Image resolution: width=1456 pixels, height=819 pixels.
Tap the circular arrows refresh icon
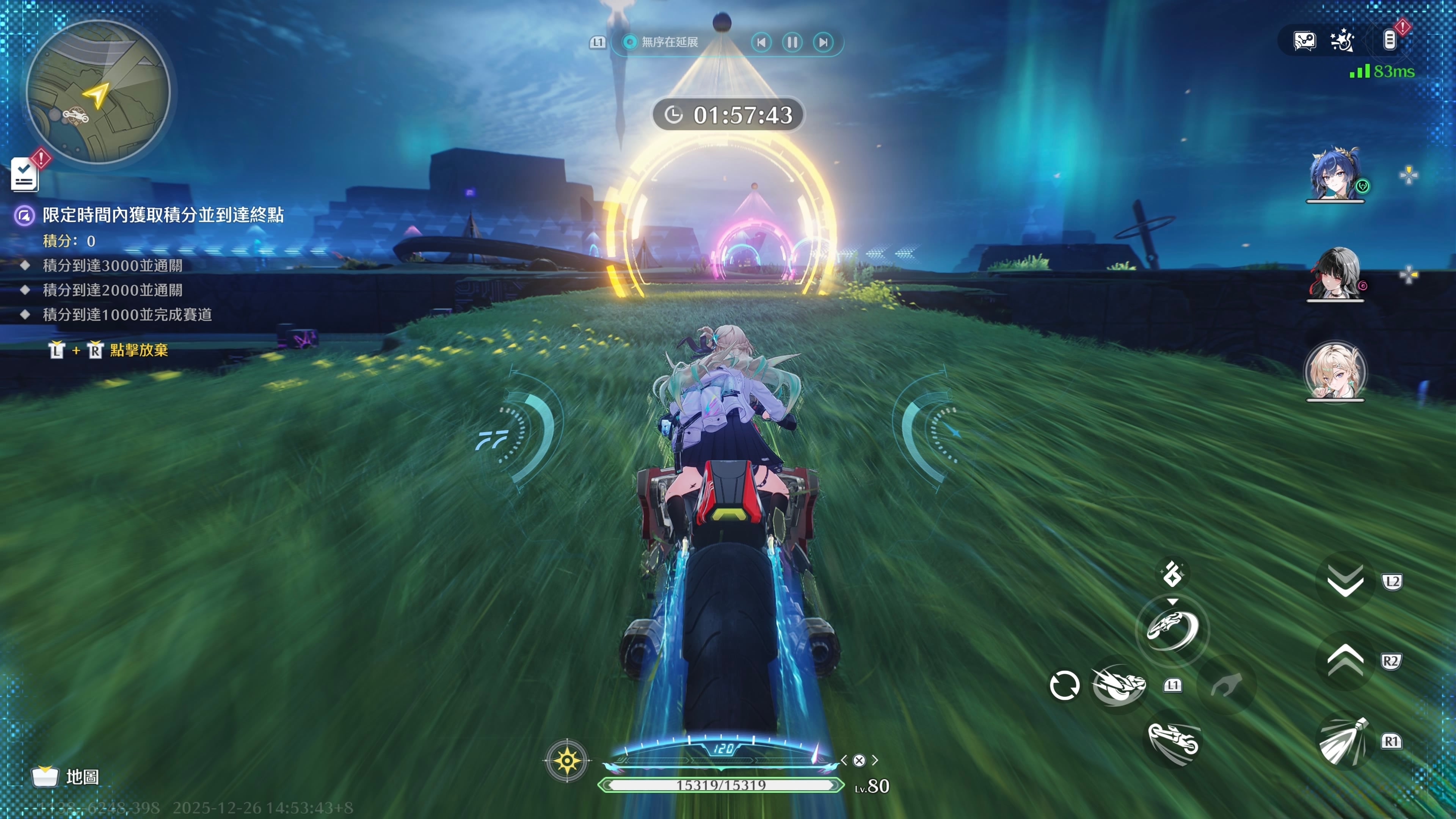pos(1064,686)
